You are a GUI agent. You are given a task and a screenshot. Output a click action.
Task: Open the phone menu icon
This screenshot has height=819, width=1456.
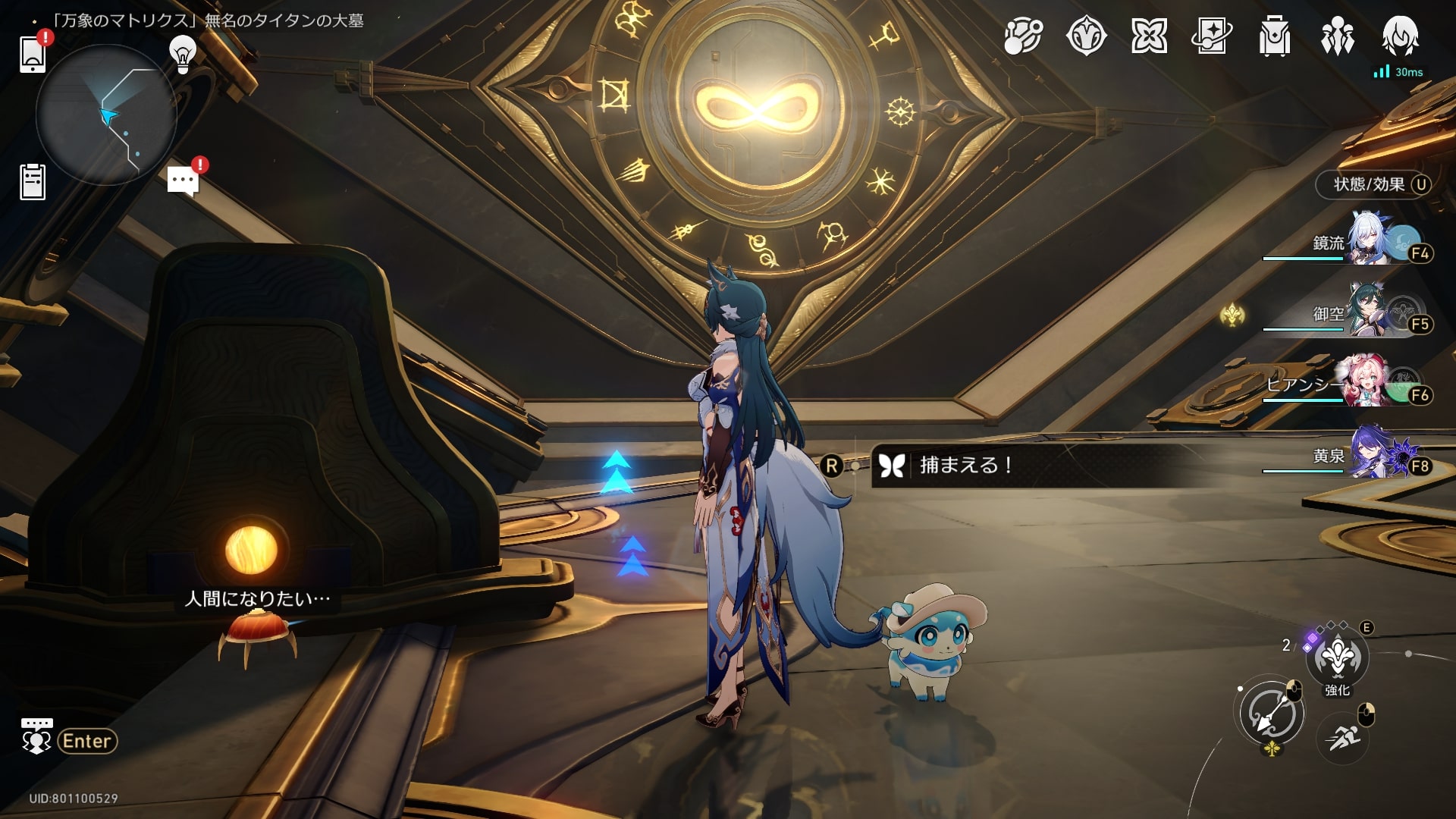33,53
